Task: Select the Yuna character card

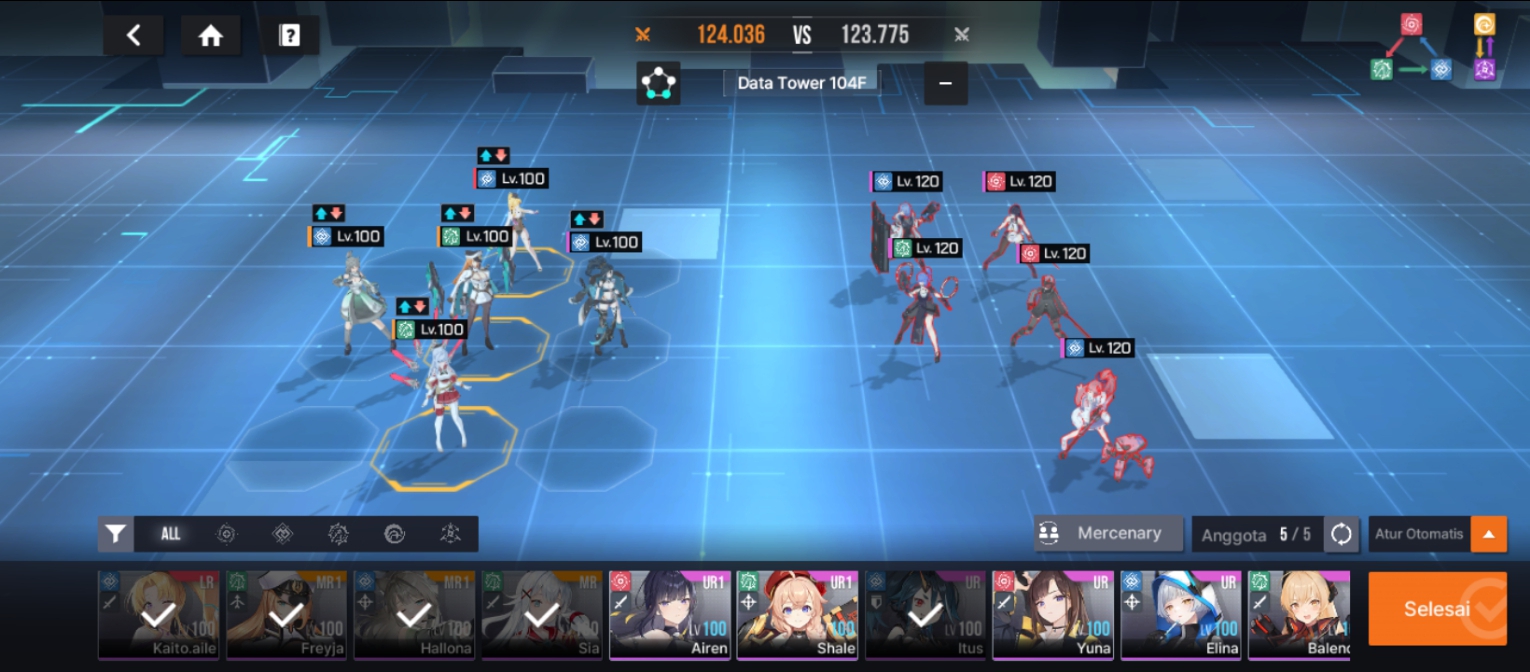Action: coord(1054,615)
